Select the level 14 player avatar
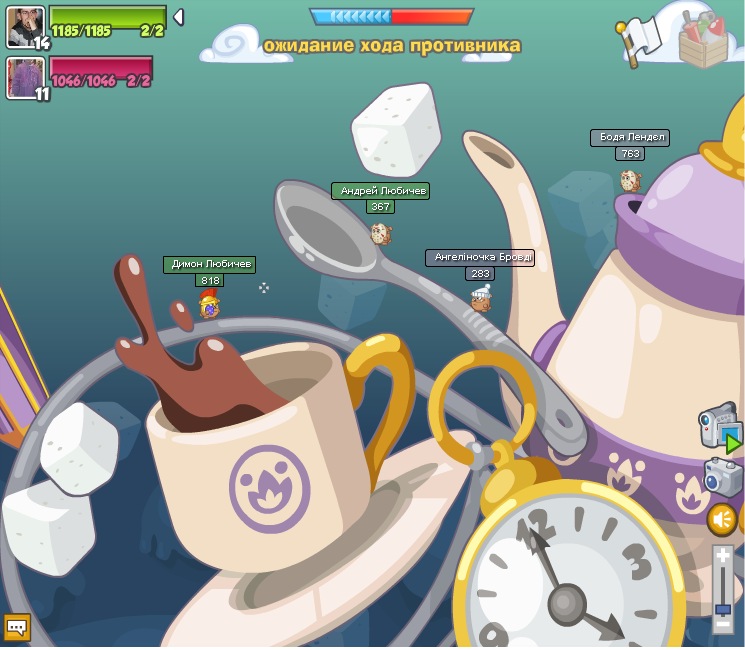The height and width of the screenshot is (650, 745). pos(25,26)
